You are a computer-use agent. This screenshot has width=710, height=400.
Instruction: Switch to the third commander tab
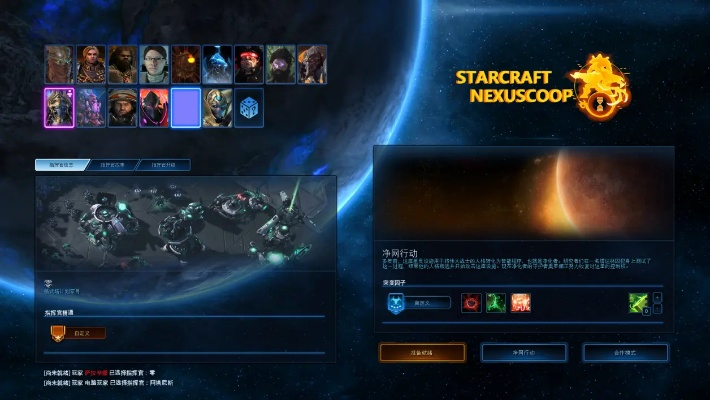click(164, 165)
